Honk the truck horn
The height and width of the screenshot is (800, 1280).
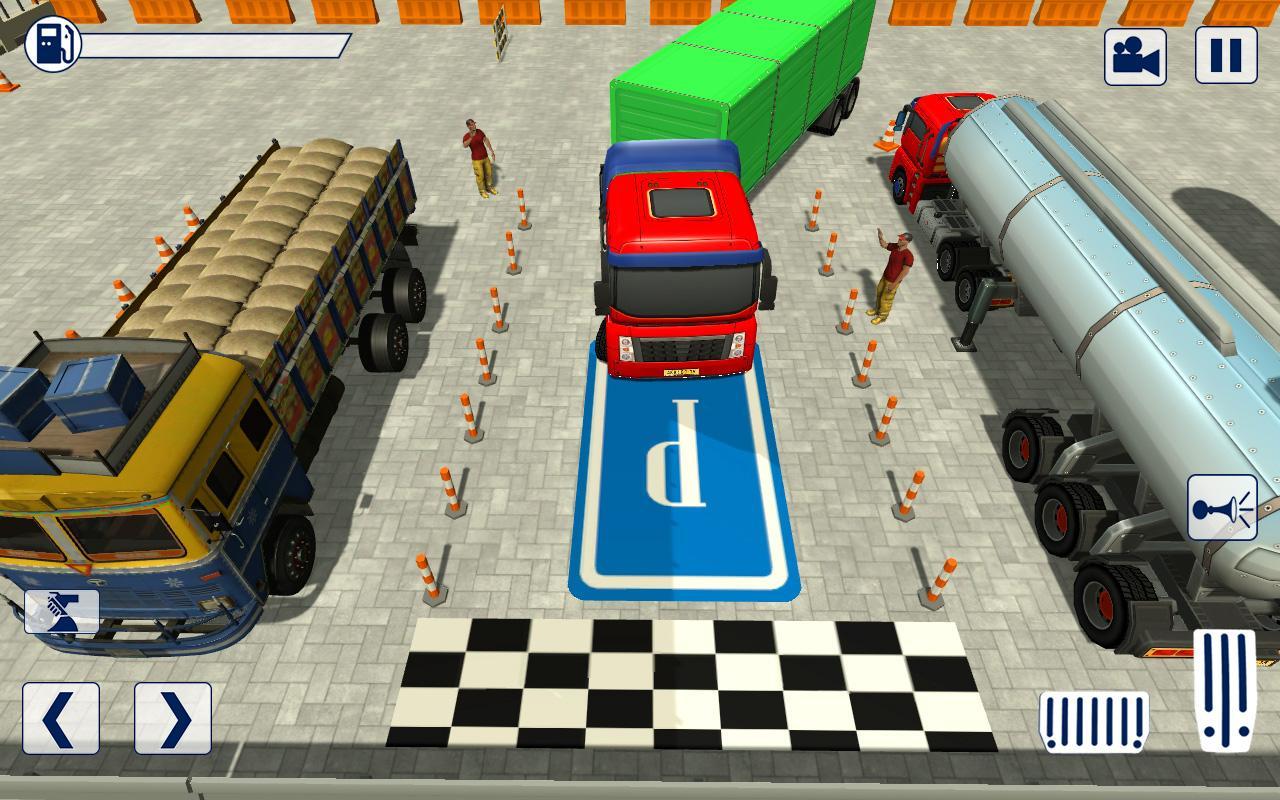click(1222, 508)
